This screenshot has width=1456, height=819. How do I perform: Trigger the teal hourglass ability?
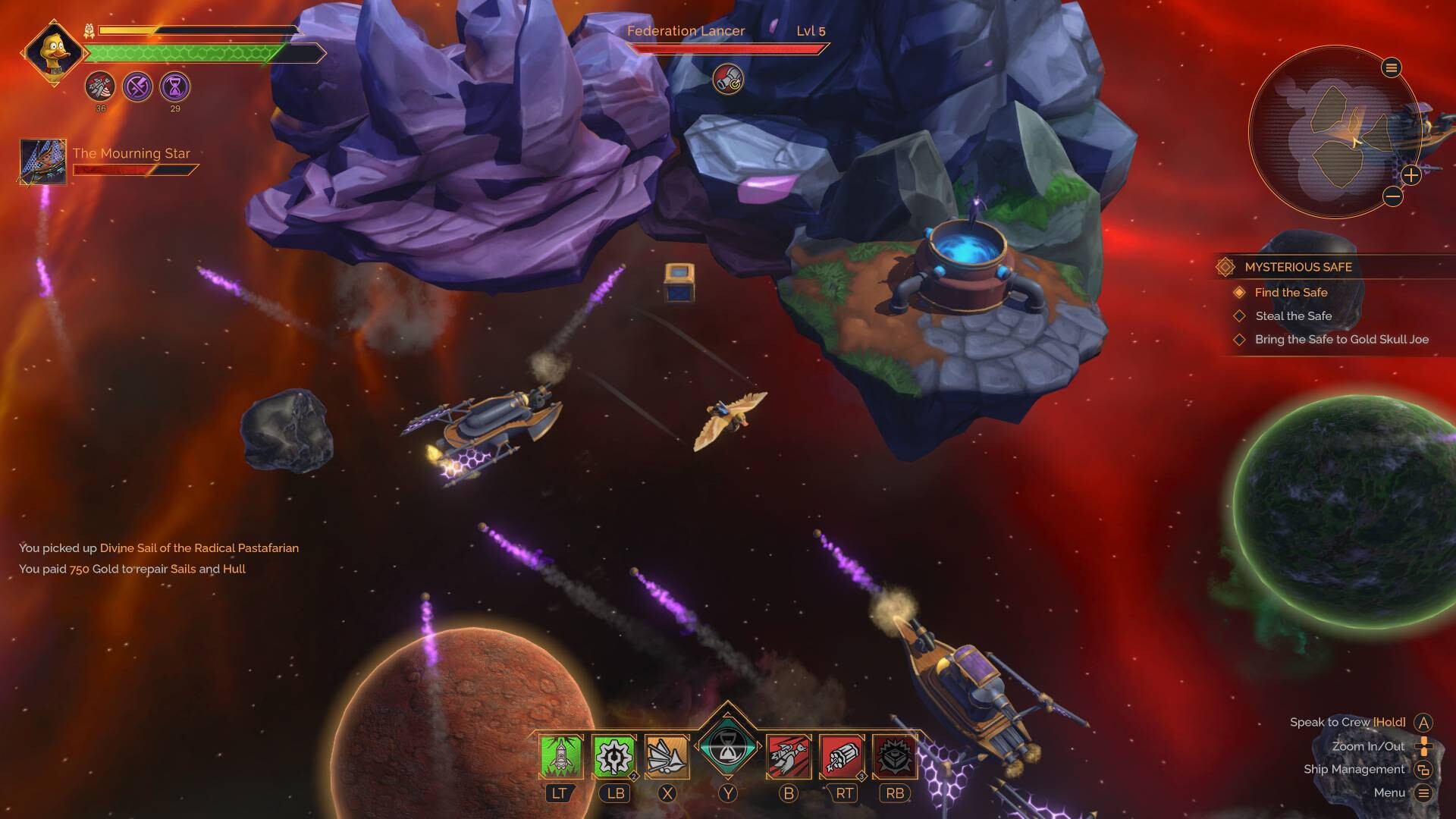[x=728, y=747]
